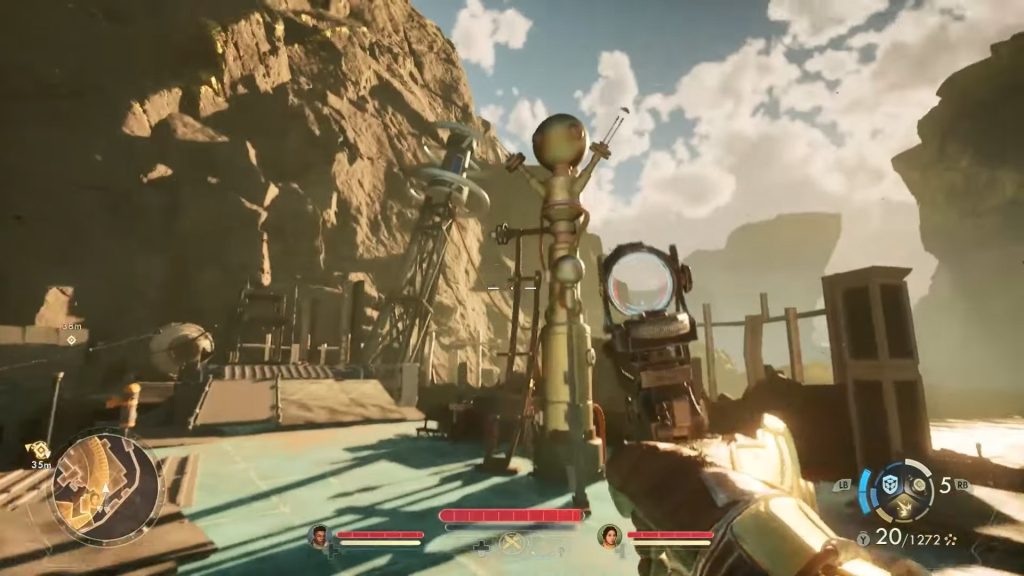Choose the round grenade ability icon
1024x576 pixels.
[921, 486]
